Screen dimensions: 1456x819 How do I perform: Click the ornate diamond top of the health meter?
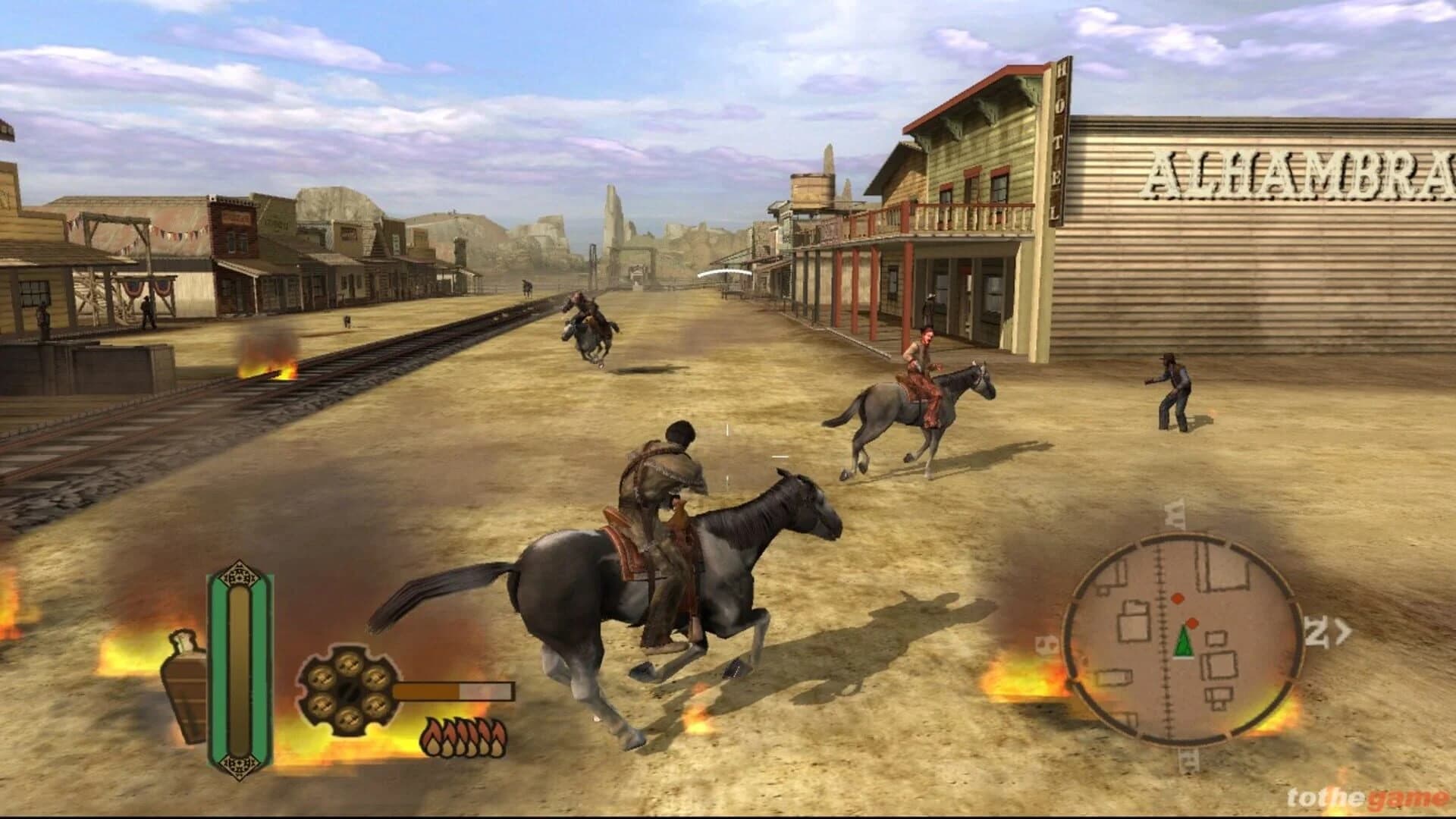click(240, 574)
